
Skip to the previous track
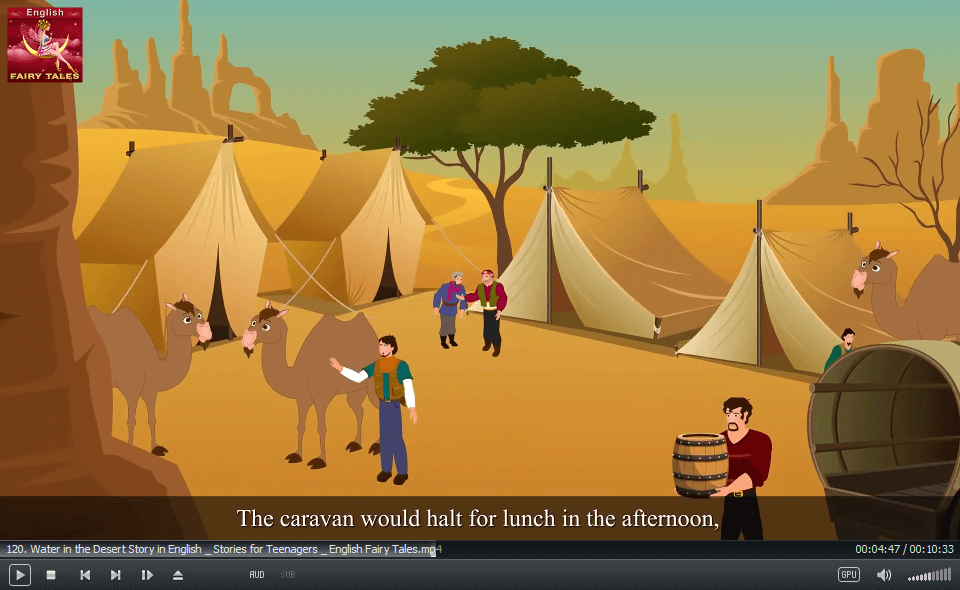click(x=85, y=575)
